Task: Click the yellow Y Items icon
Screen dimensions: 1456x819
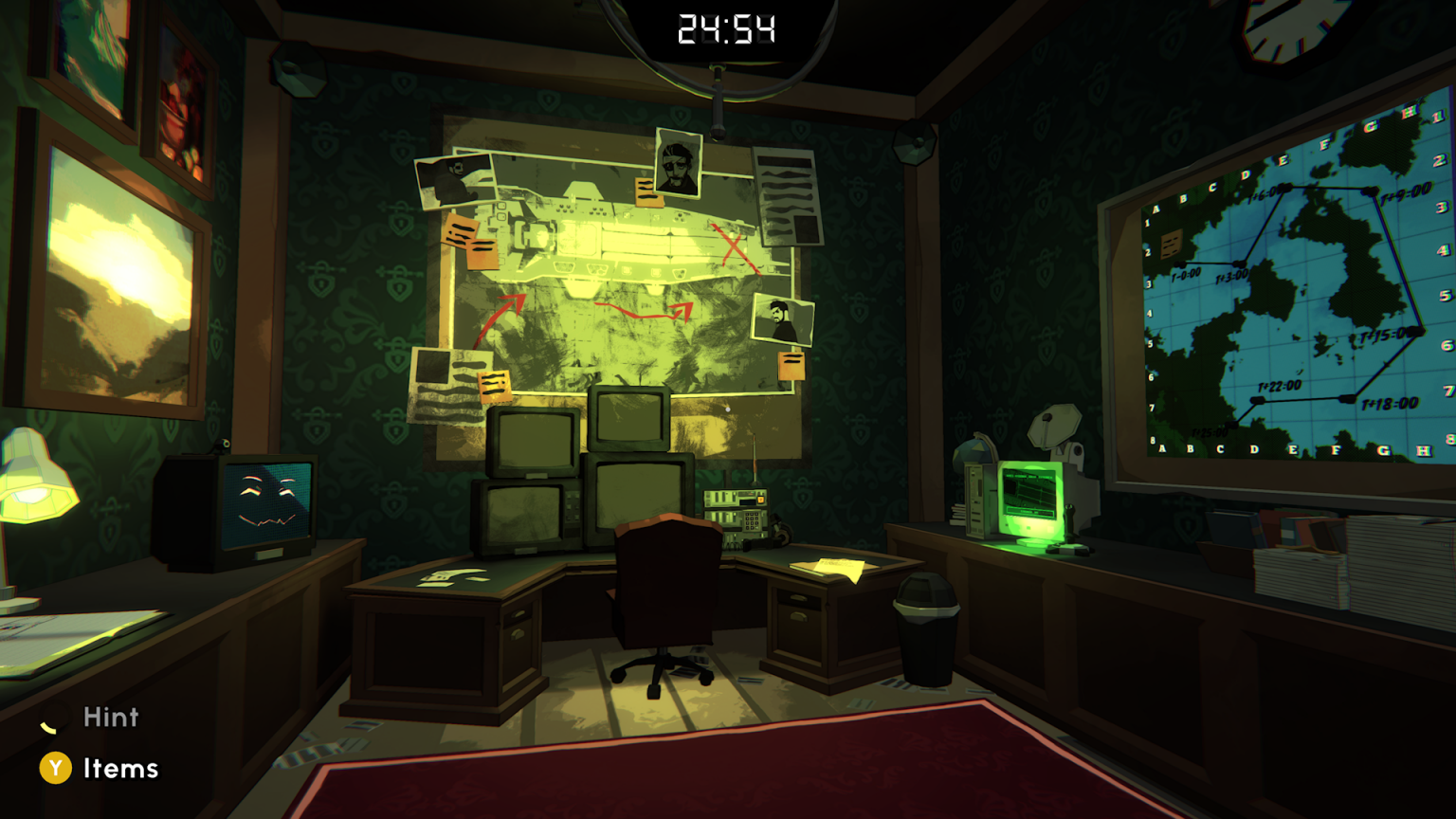Action: click(x=54, y=769)
